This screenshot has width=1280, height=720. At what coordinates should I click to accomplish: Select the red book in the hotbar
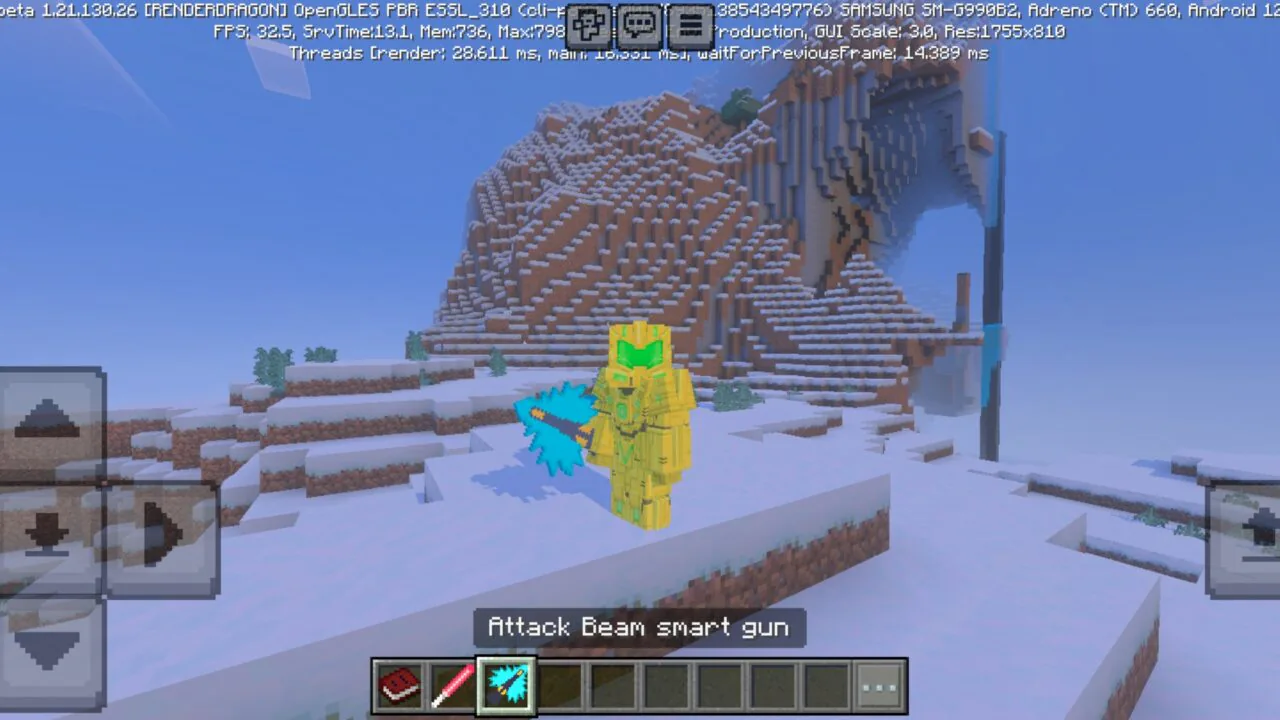pos(398,684)
